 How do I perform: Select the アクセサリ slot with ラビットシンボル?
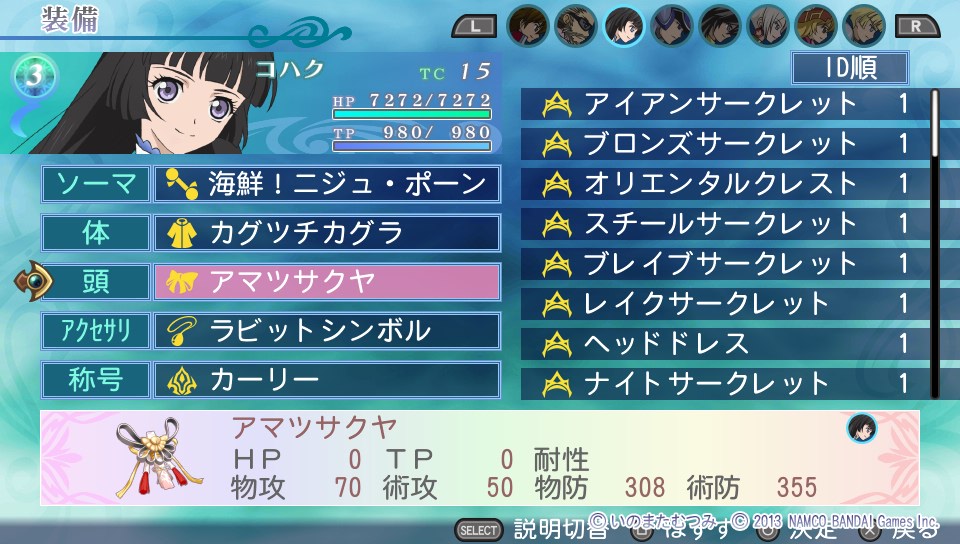pyautogui.click(x=326, y=330)
